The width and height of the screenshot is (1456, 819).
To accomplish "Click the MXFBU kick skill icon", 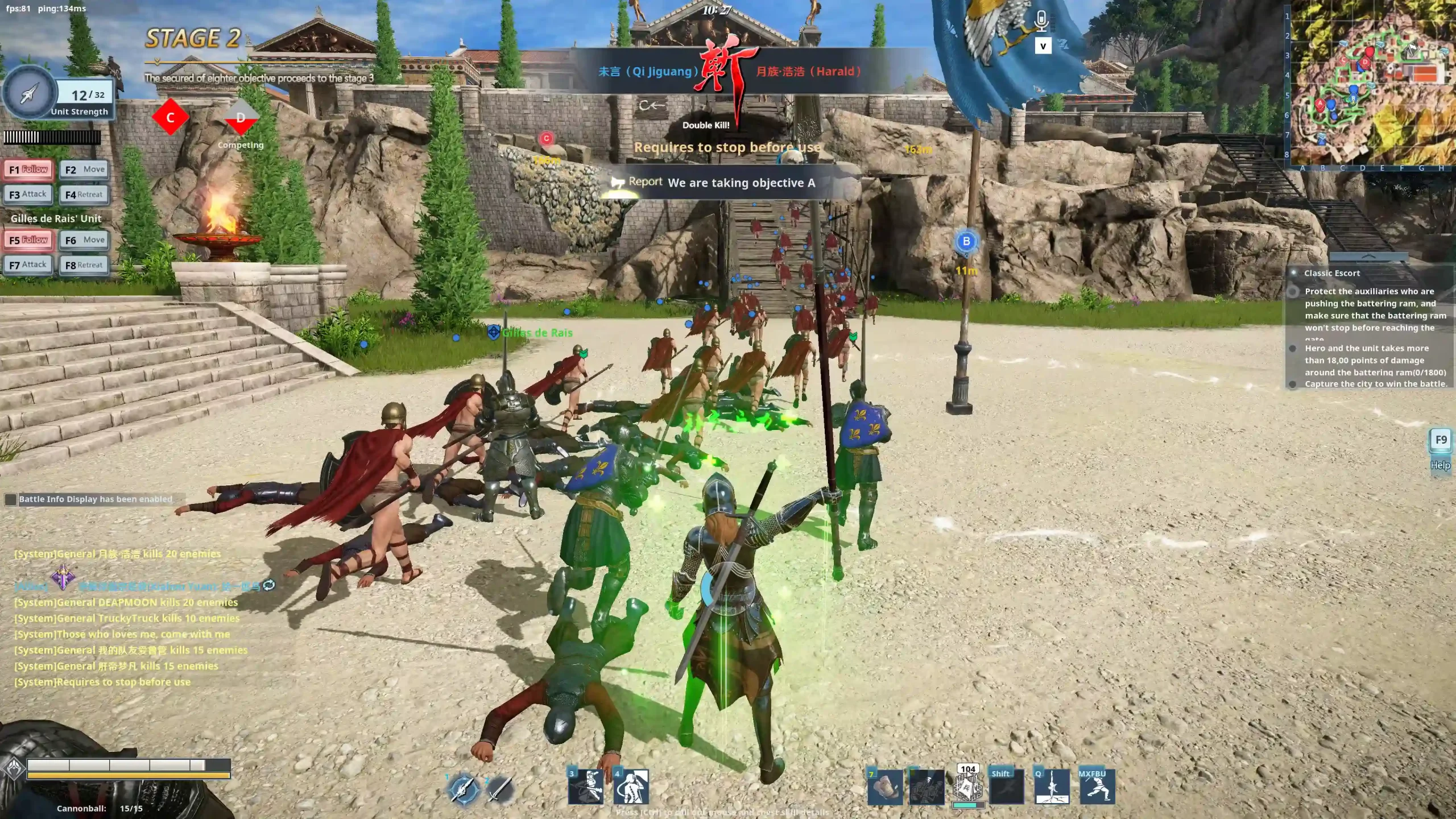I will (x=1097, y=787).
